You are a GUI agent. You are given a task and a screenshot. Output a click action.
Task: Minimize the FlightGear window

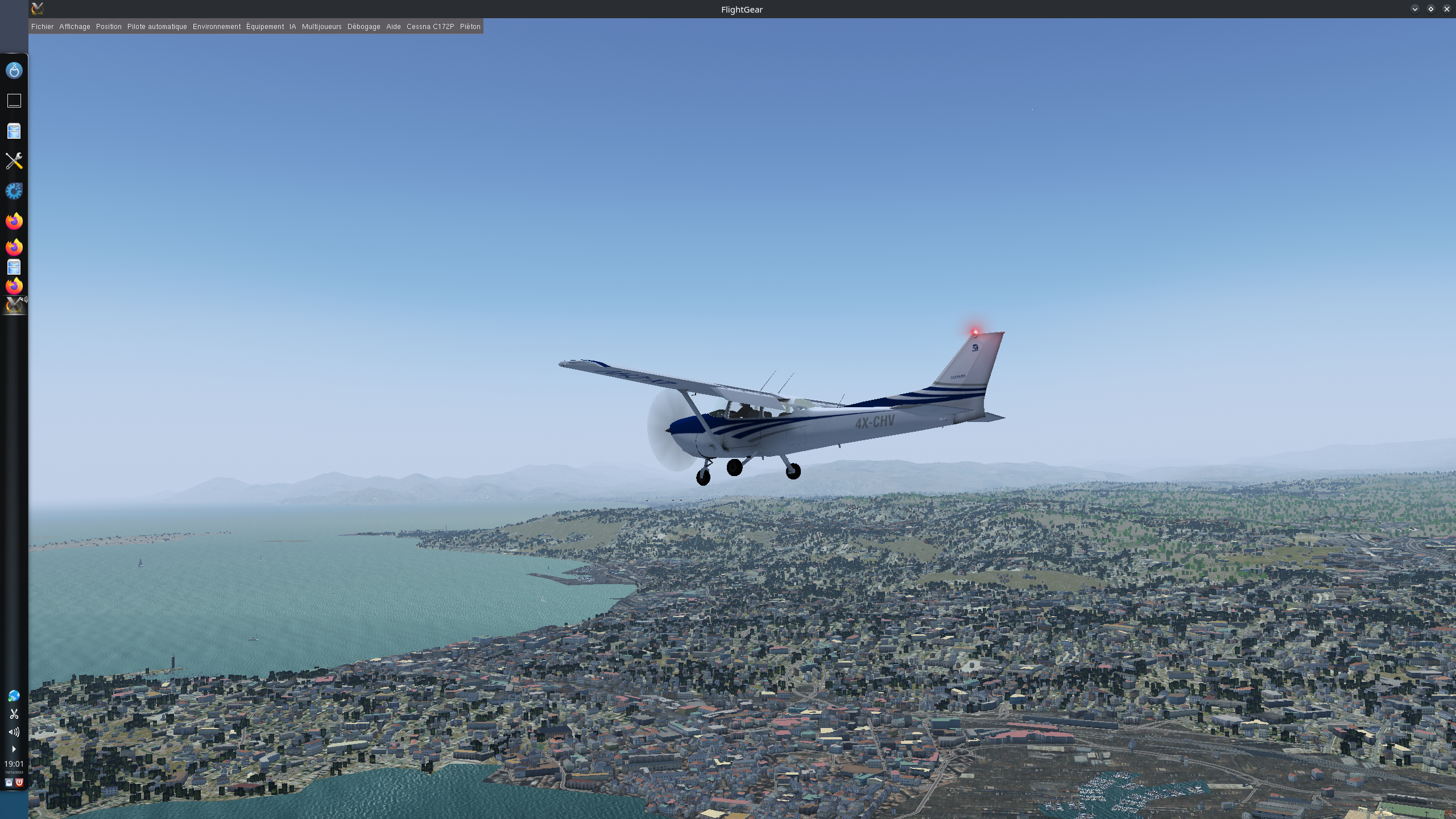(1414, 9)
